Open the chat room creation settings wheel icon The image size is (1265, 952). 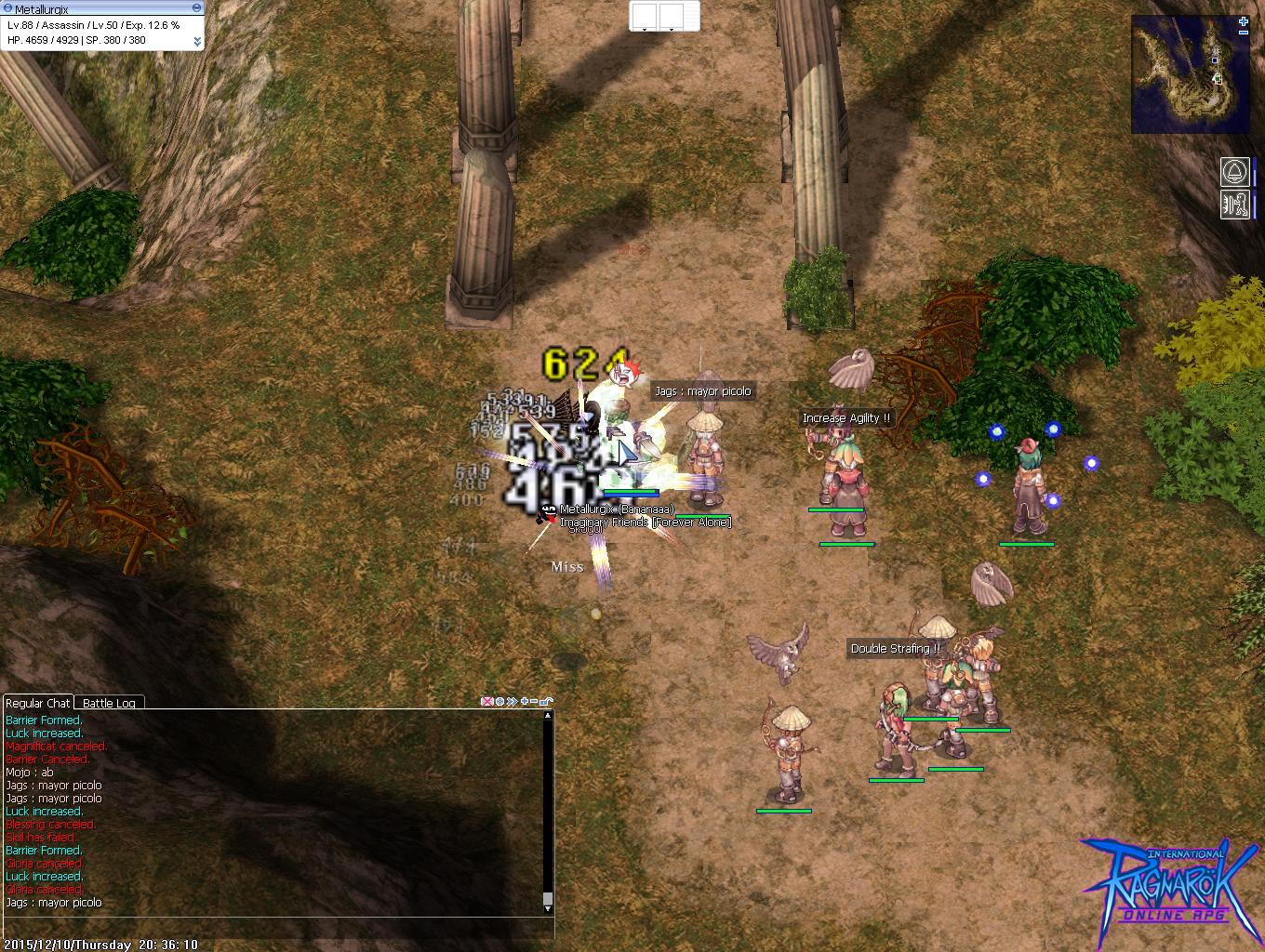[x=499, y=702]
